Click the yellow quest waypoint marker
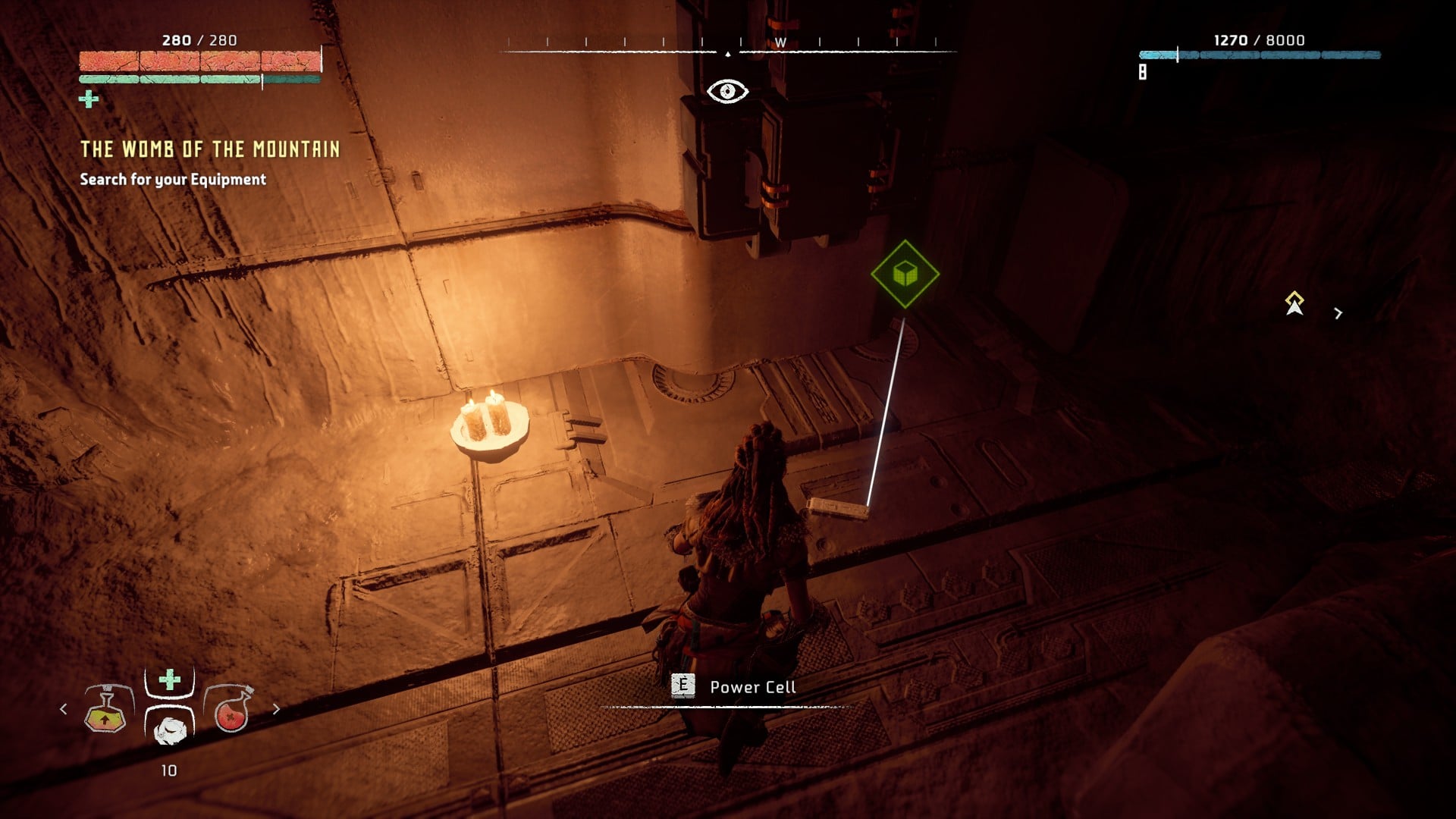This screenshot has width=1456, height=819. pos(1294,303)
